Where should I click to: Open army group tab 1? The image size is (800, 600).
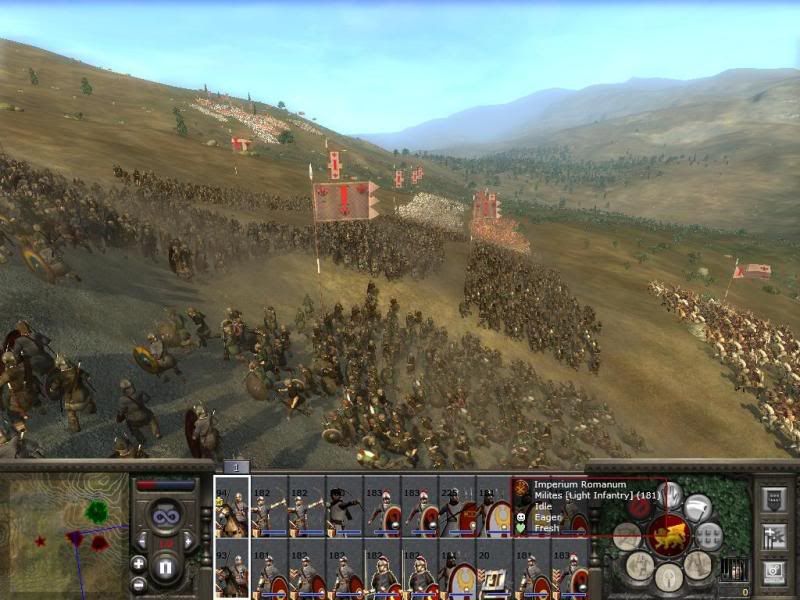click(x=236, y=467)
